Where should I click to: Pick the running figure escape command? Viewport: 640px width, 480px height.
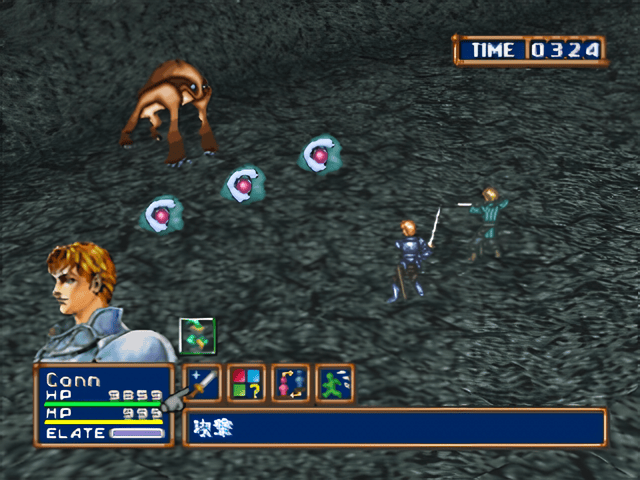click(x=334, y=383)
